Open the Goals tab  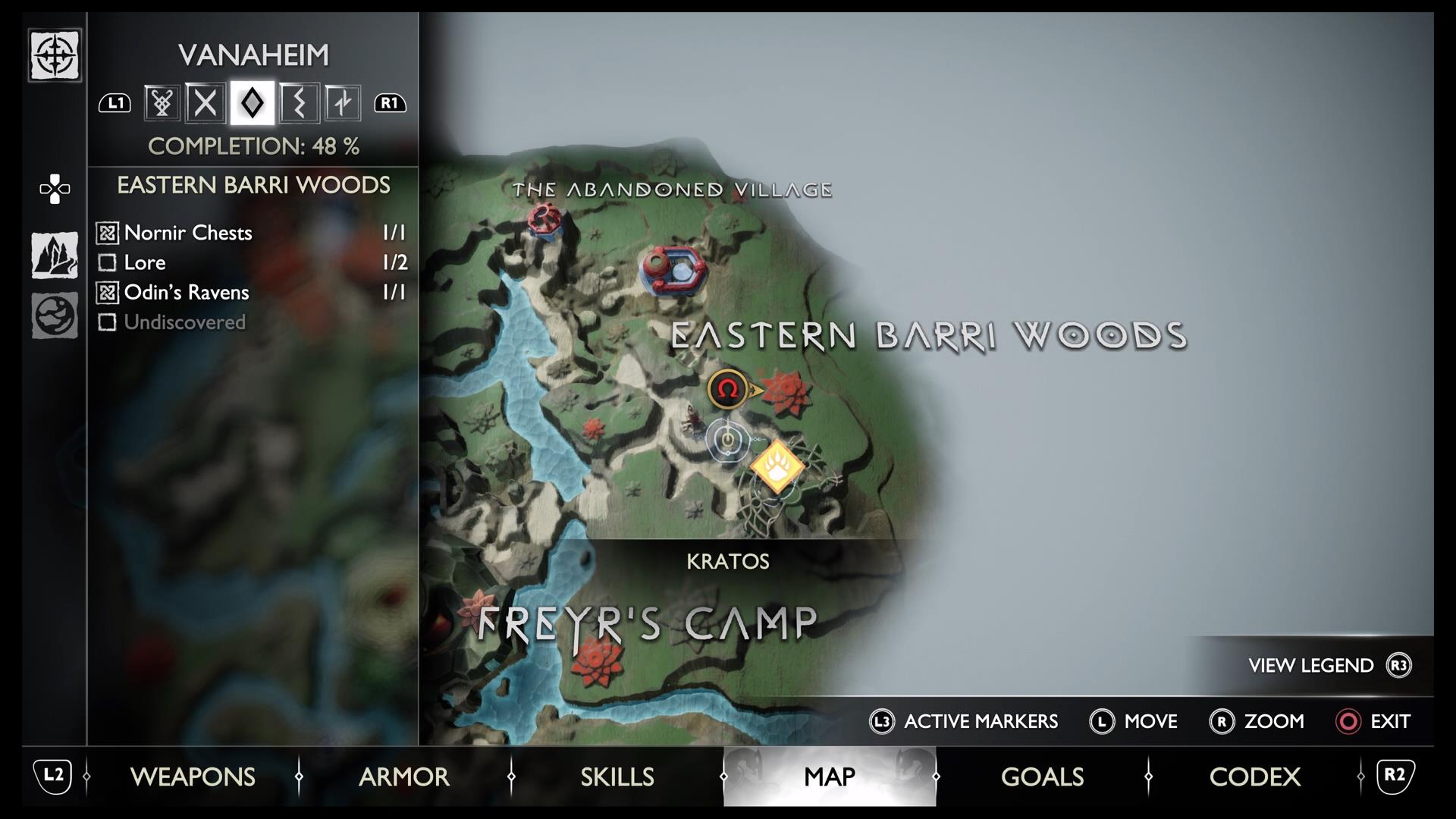point(1042,777)
